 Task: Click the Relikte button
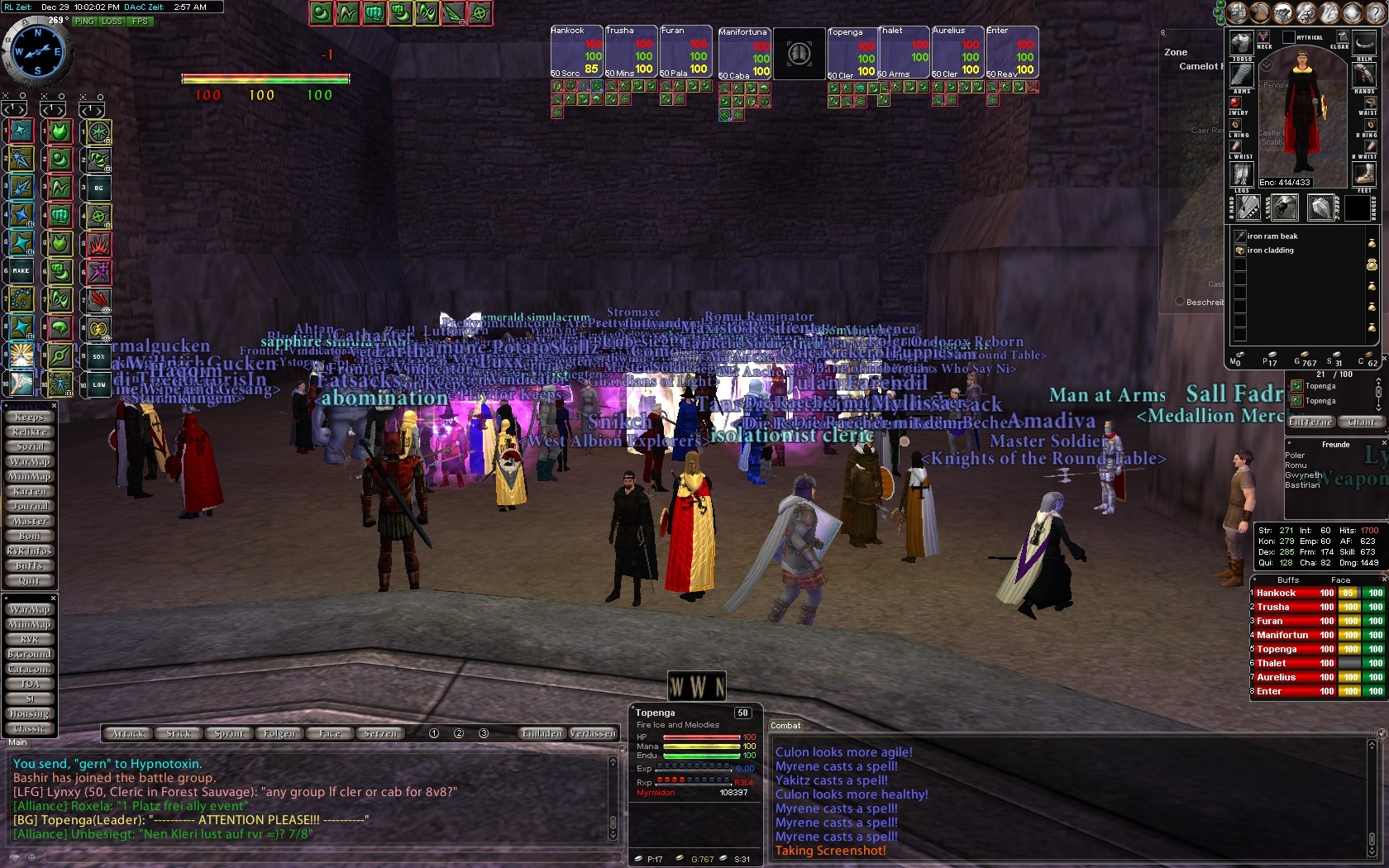(29, 432)
